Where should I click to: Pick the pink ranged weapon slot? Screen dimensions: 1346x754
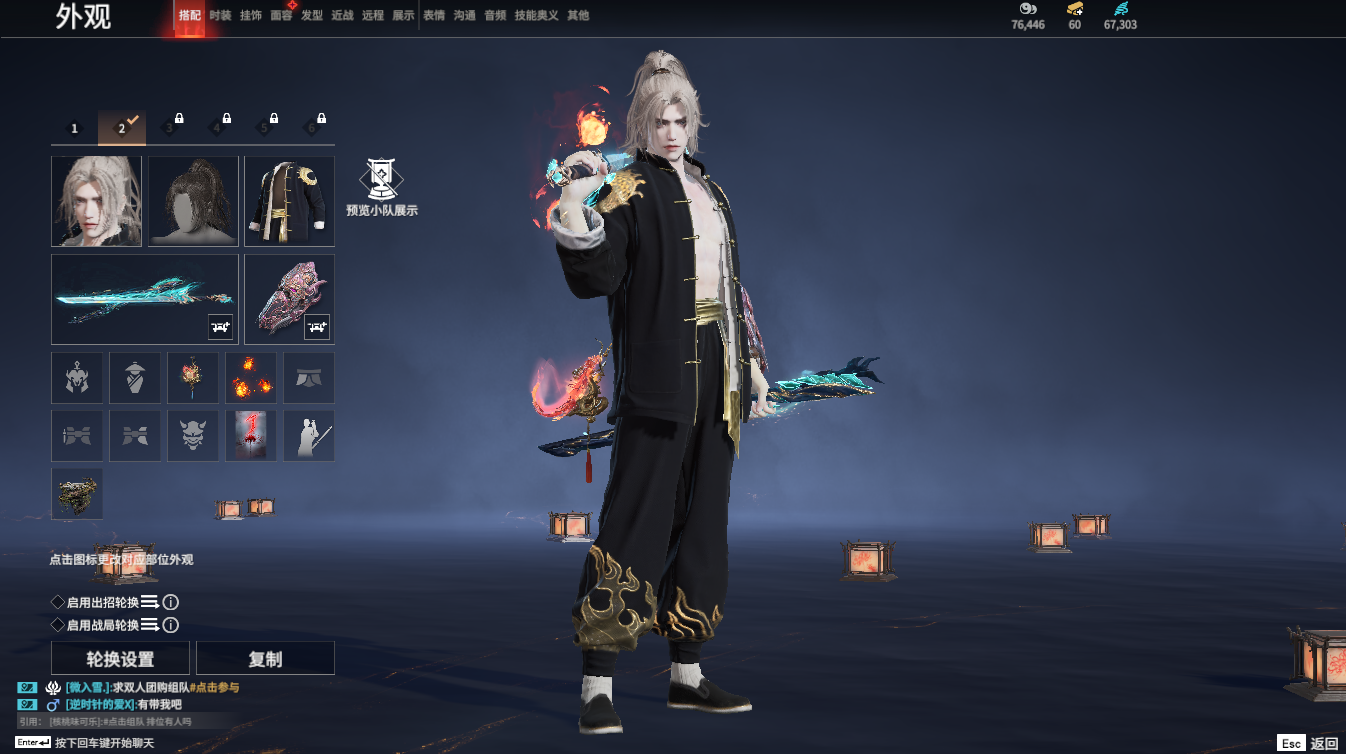coord(289,299)
